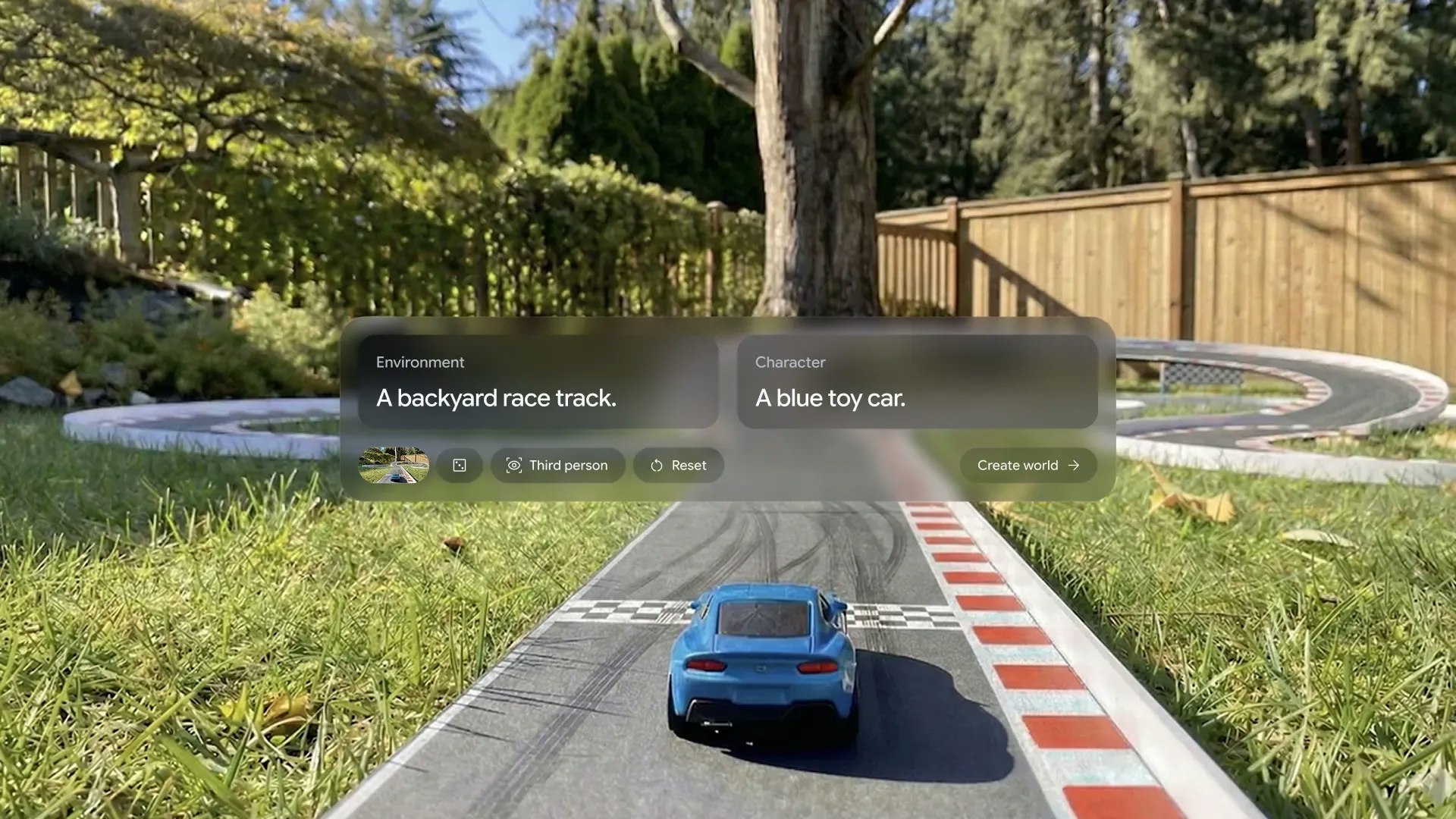1456x819 pixels.
Task: Tap the viewfinder icon in the Third person pill
Action: [515, 465]
